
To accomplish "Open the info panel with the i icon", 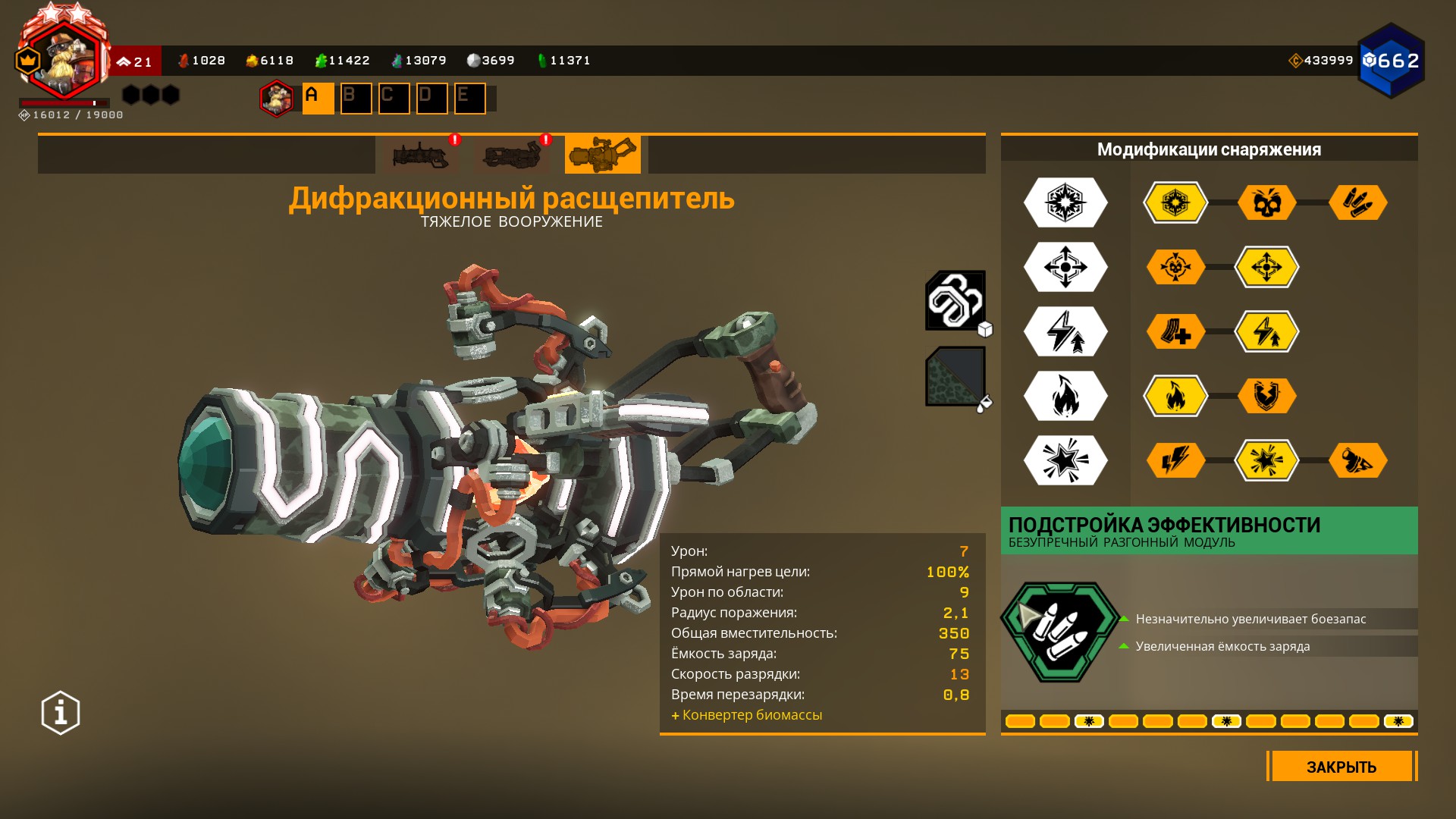I will [x=61, y=713].
